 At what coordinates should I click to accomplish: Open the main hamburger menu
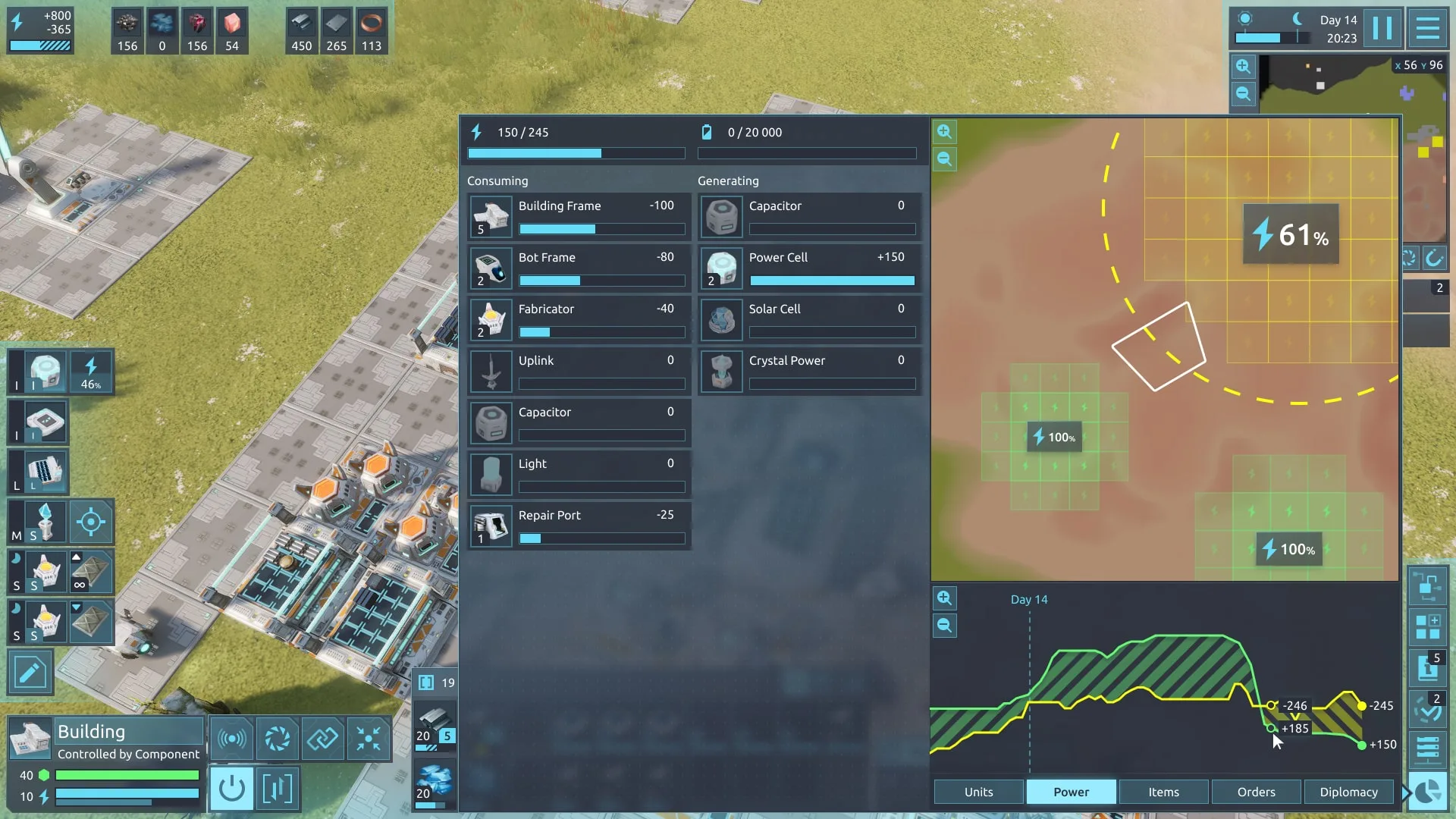tap(1427, 29)
